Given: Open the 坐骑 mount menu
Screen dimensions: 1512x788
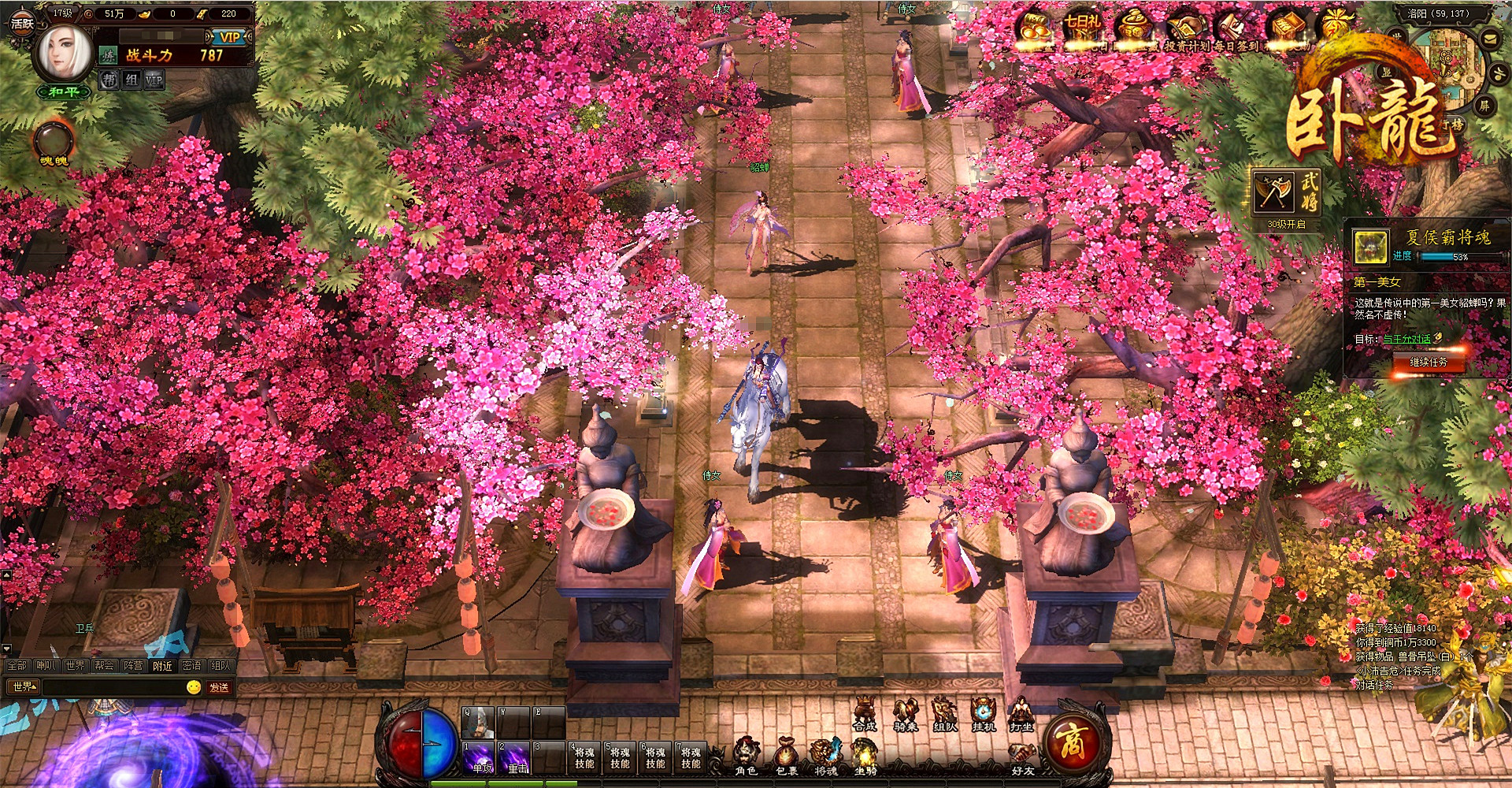Looking at the screenshot, I should [865, 756].
